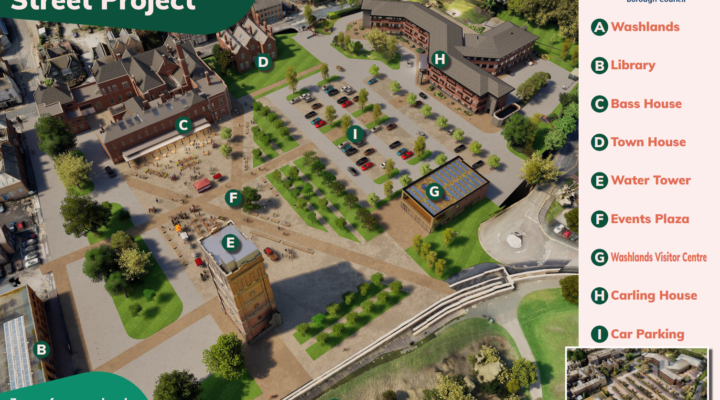
Task: Choose the Events Plaza legend entry
Action: point(650,219)
